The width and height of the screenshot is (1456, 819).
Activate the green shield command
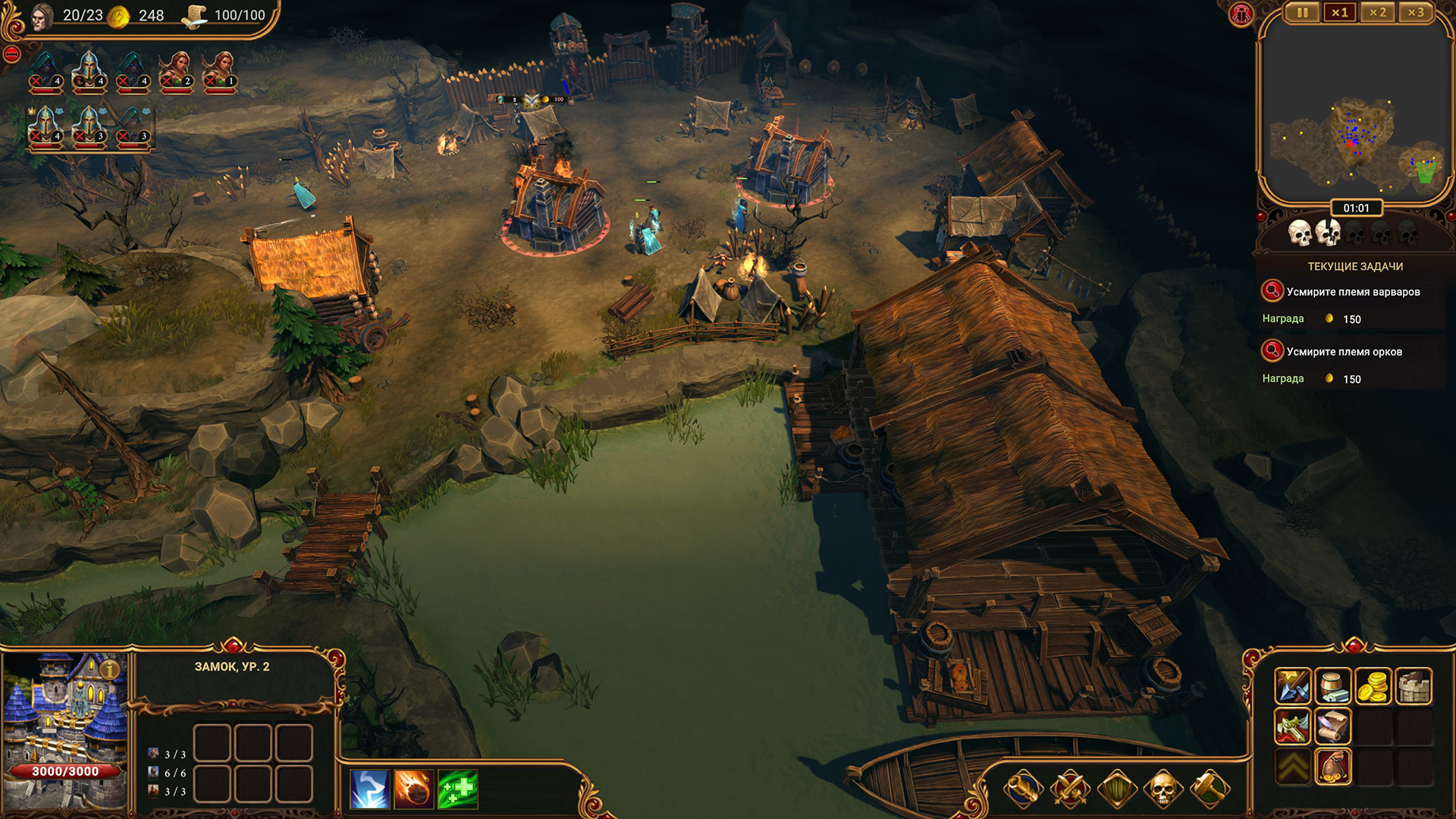1117,789
